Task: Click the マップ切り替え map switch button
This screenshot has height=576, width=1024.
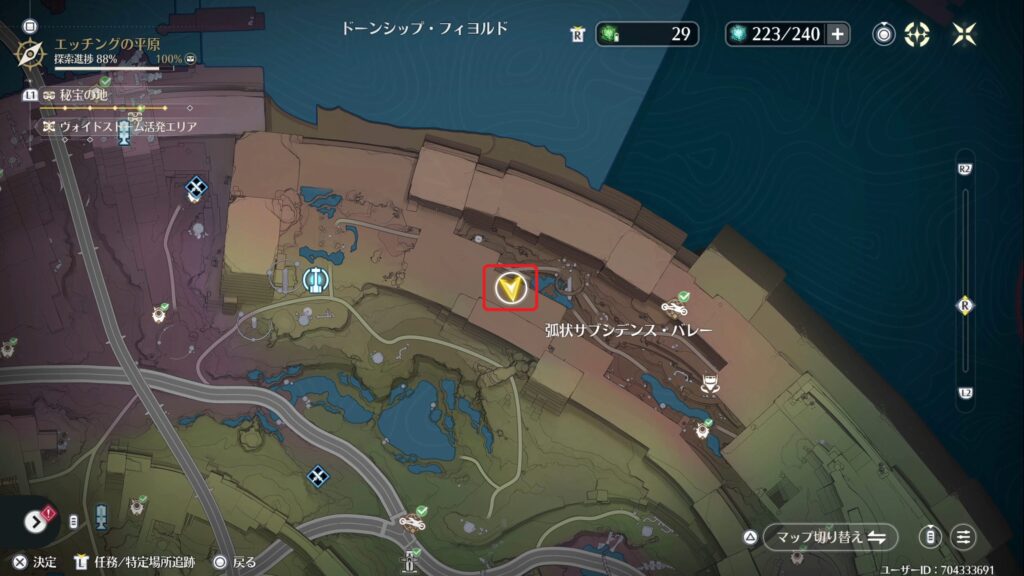Action: [x=826, y=537]
